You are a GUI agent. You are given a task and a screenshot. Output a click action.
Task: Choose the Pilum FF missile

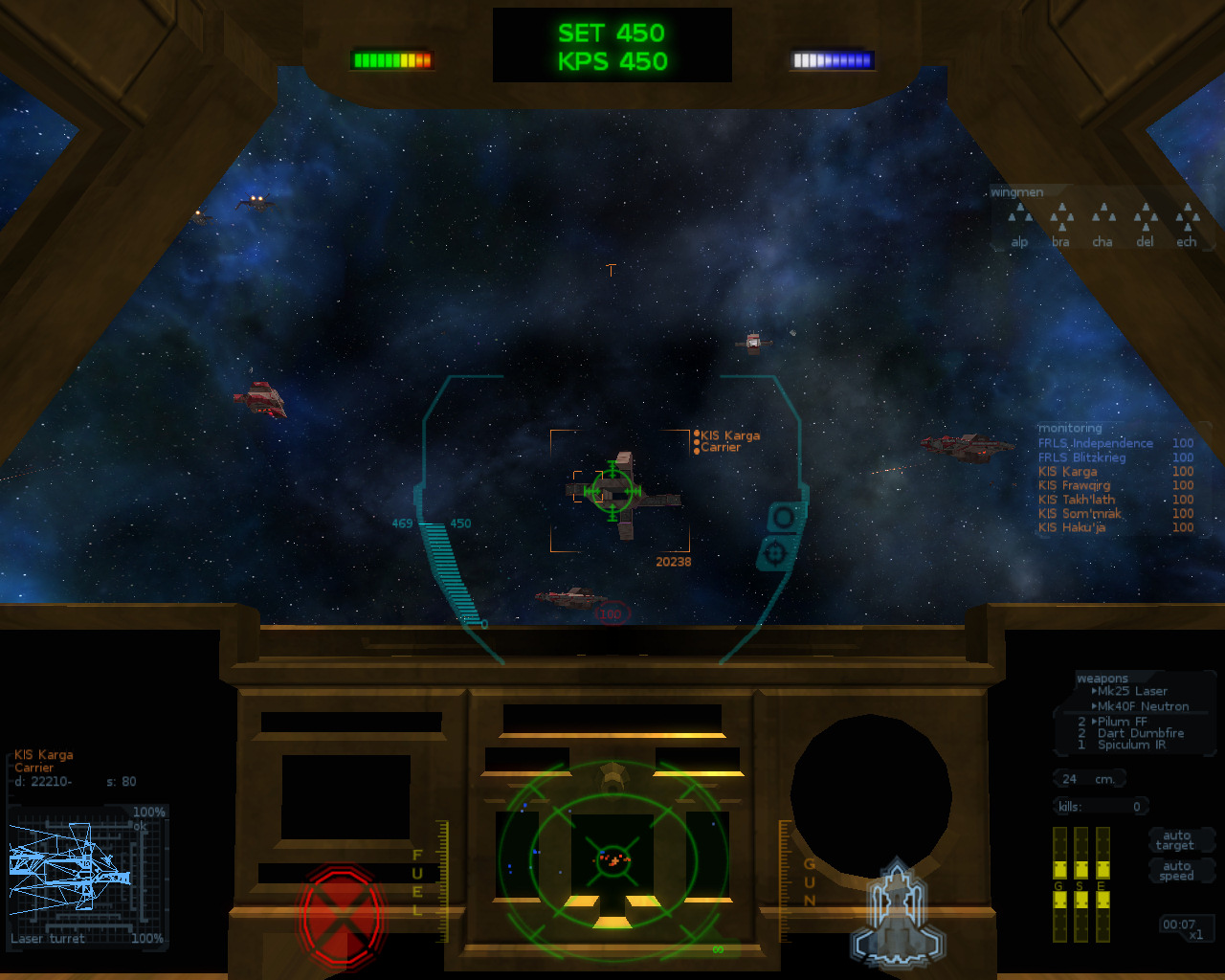[x=1122, y=722]
